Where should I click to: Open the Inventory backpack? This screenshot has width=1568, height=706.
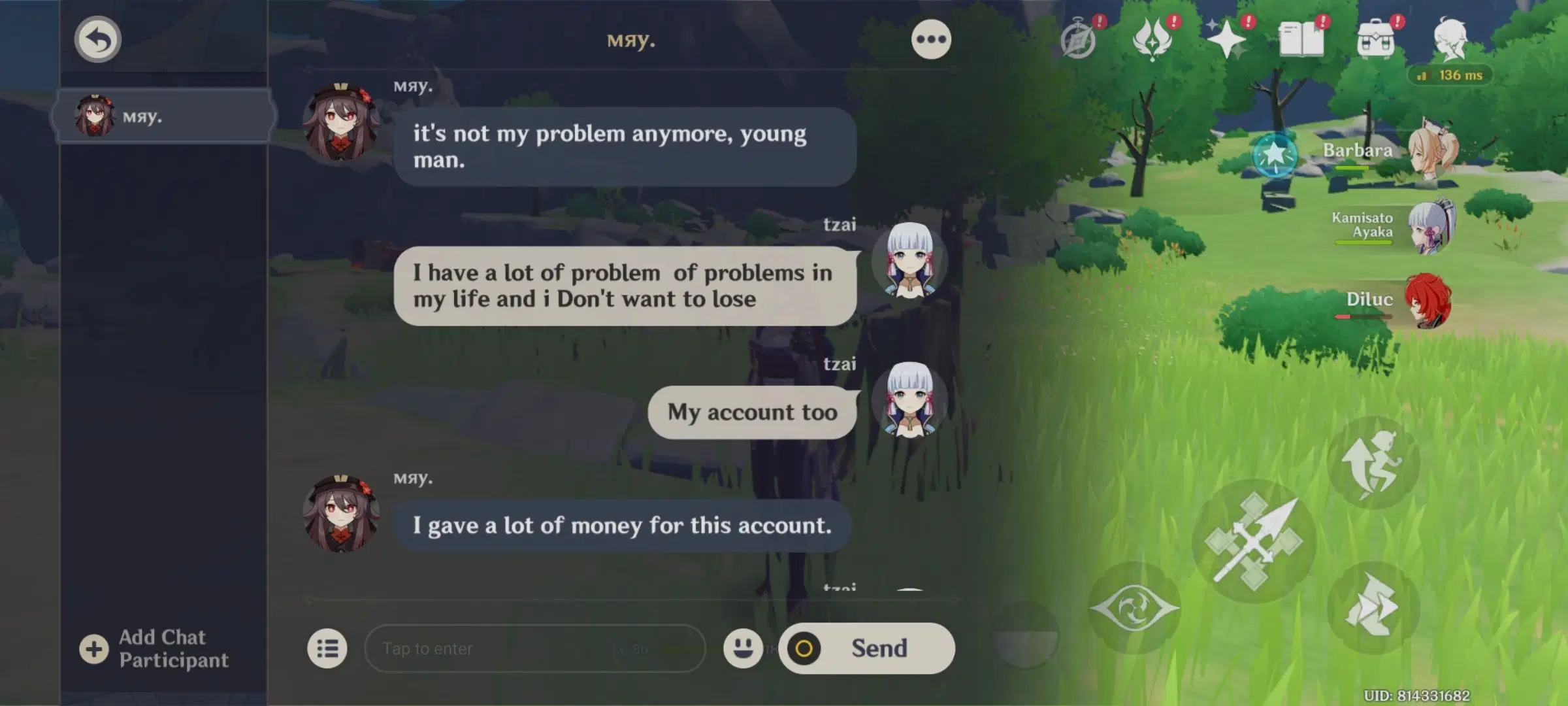1377,39
